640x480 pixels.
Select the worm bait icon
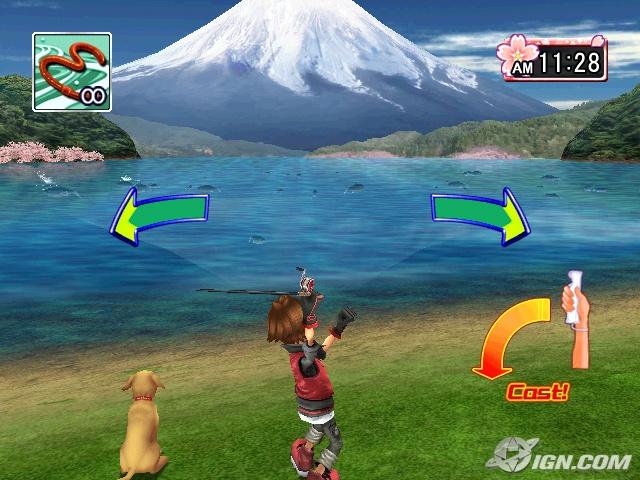[x=71, y=71]
